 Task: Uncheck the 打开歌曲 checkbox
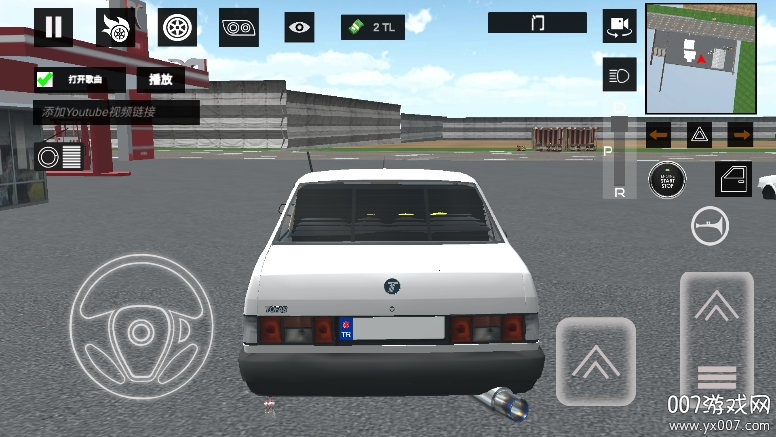click(45, 80)
